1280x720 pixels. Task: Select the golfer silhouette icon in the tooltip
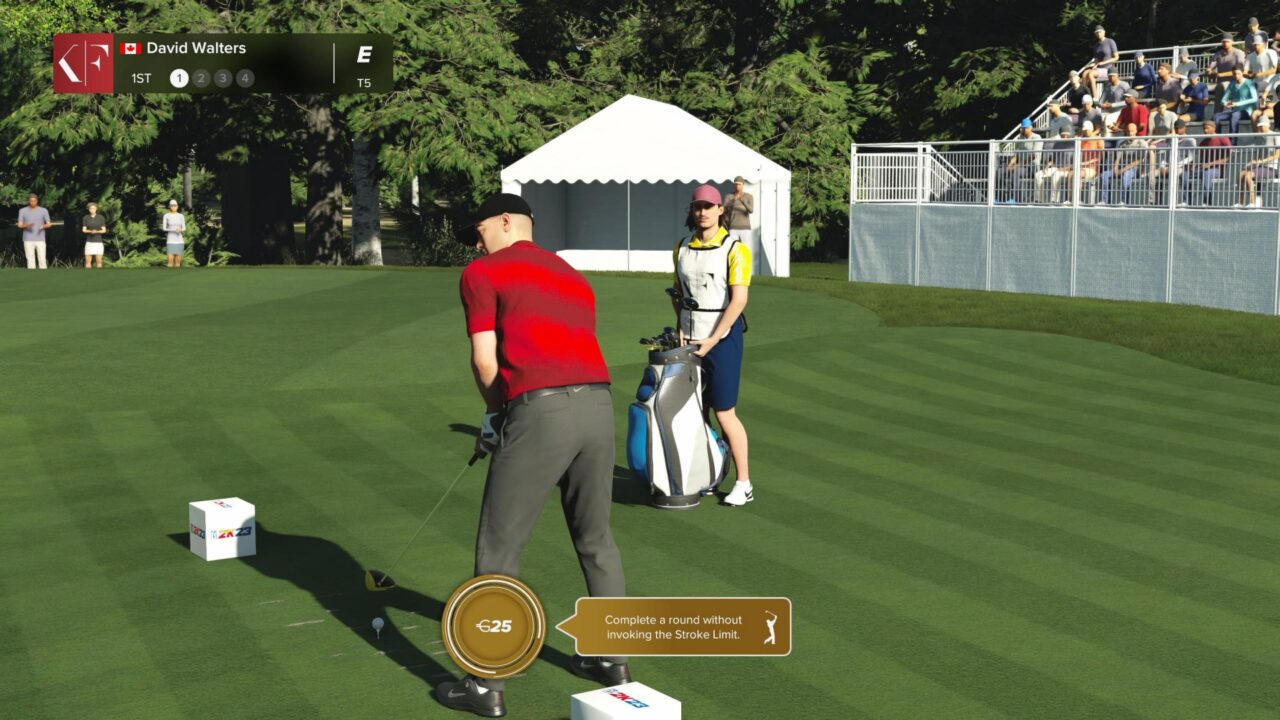(769, 627)
